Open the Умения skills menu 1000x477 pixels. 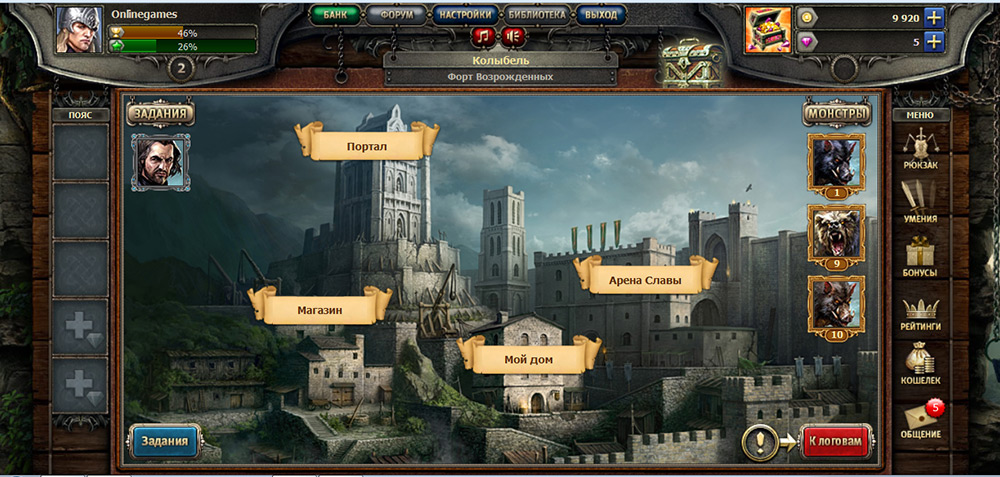tap(920, 203)
